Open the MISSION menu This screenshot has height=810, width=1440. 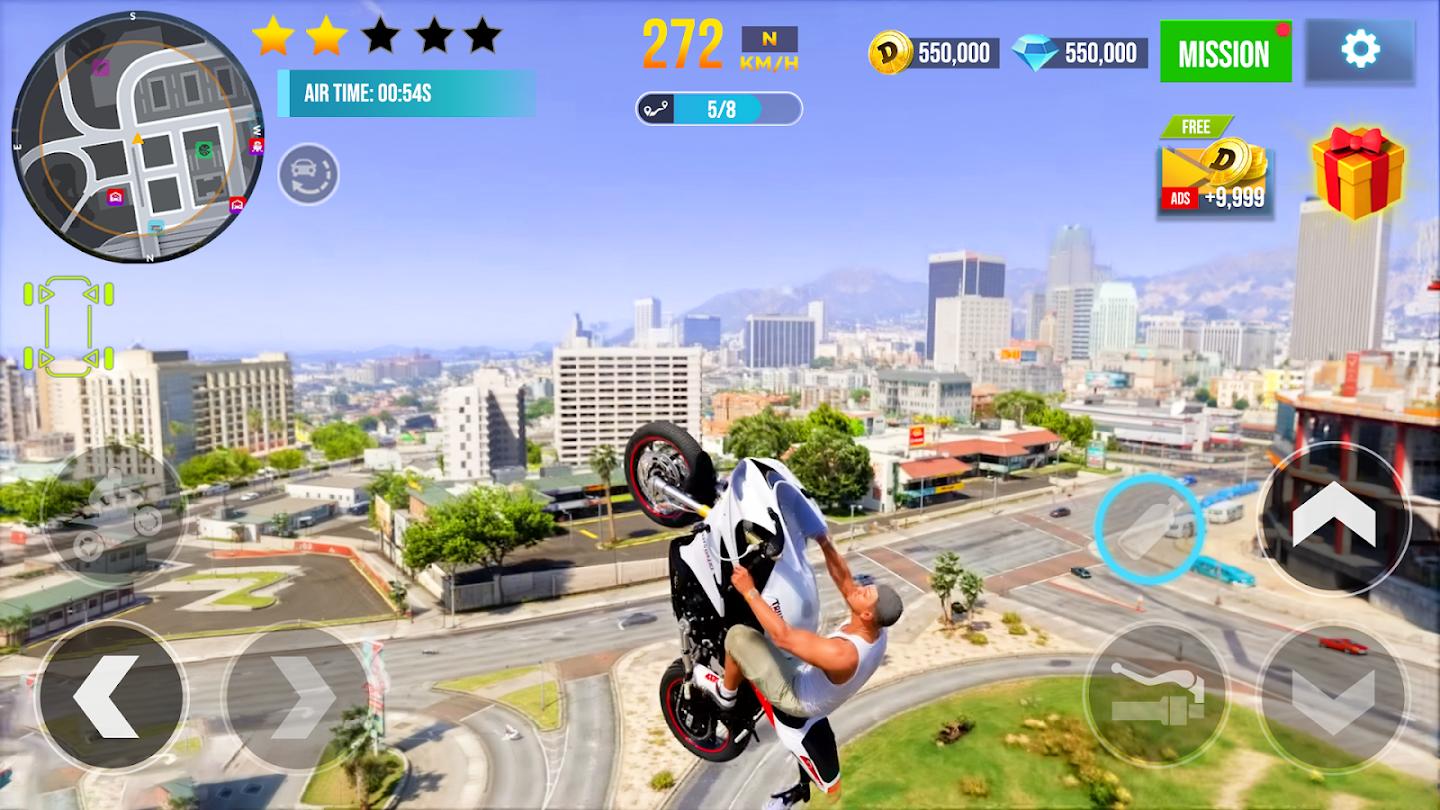click(x=1226, y=53)
